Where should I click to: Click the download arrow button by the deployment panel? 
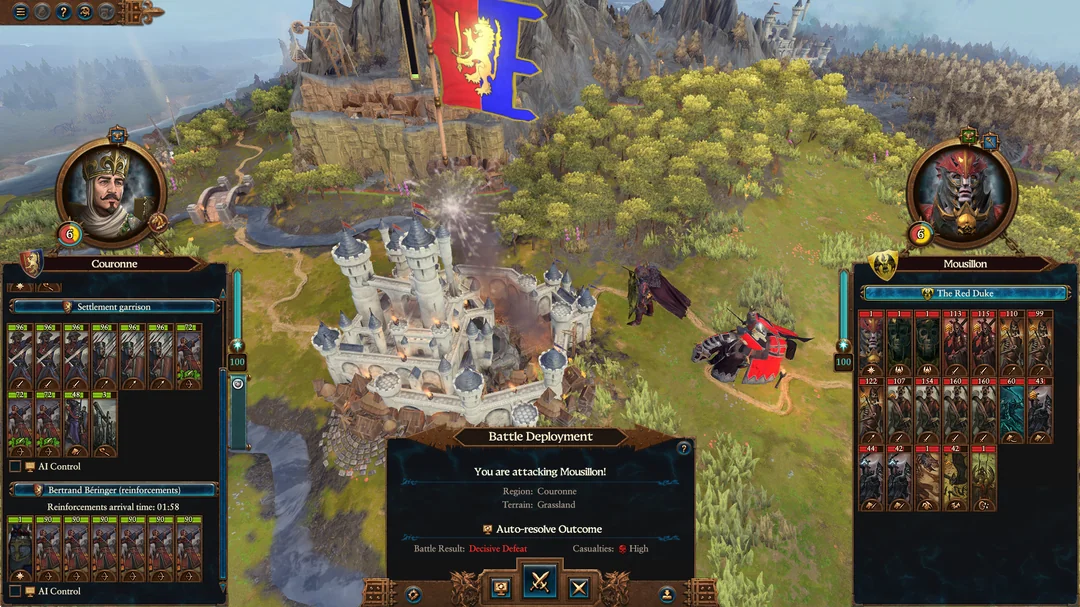(666, 594)
